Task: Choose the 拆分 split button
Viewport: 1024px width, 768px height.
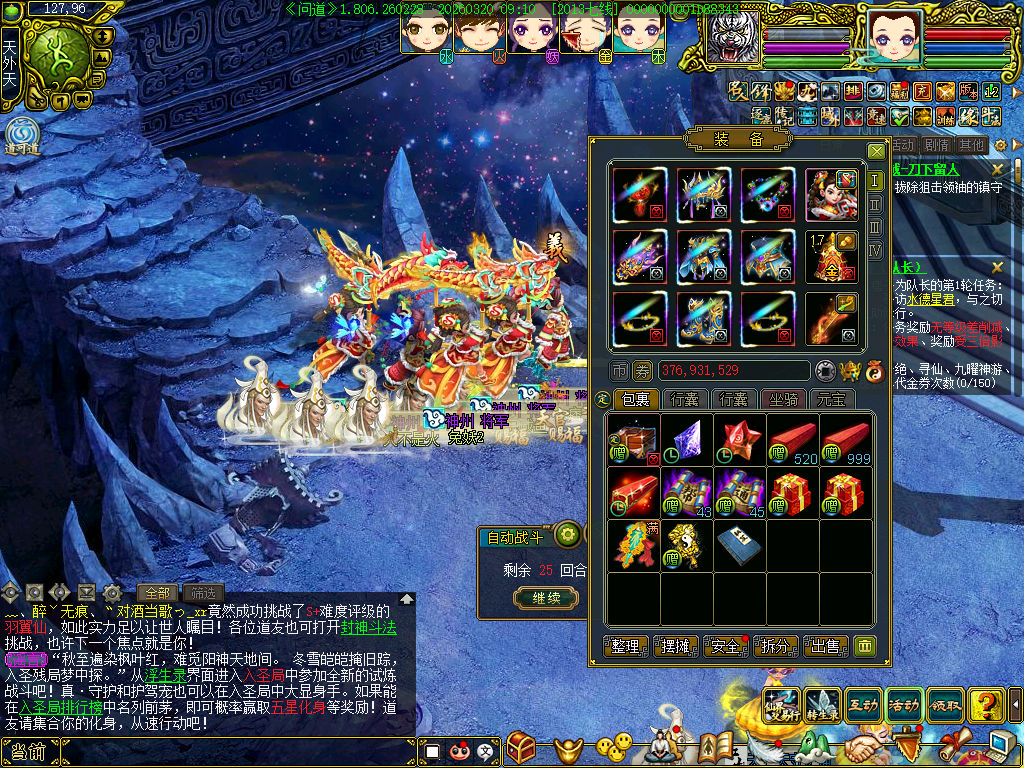Action: click(x=775, y=647)
